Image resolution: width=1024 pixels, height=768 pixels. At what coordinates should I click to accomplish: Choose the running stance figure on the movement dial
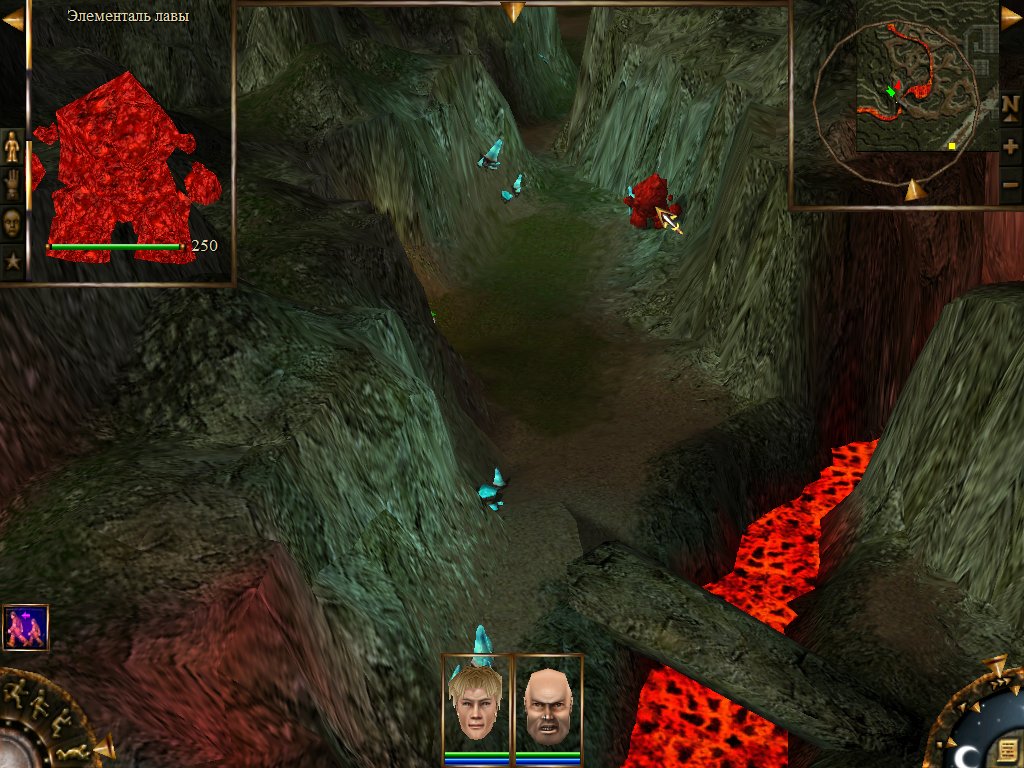[14, 689]
